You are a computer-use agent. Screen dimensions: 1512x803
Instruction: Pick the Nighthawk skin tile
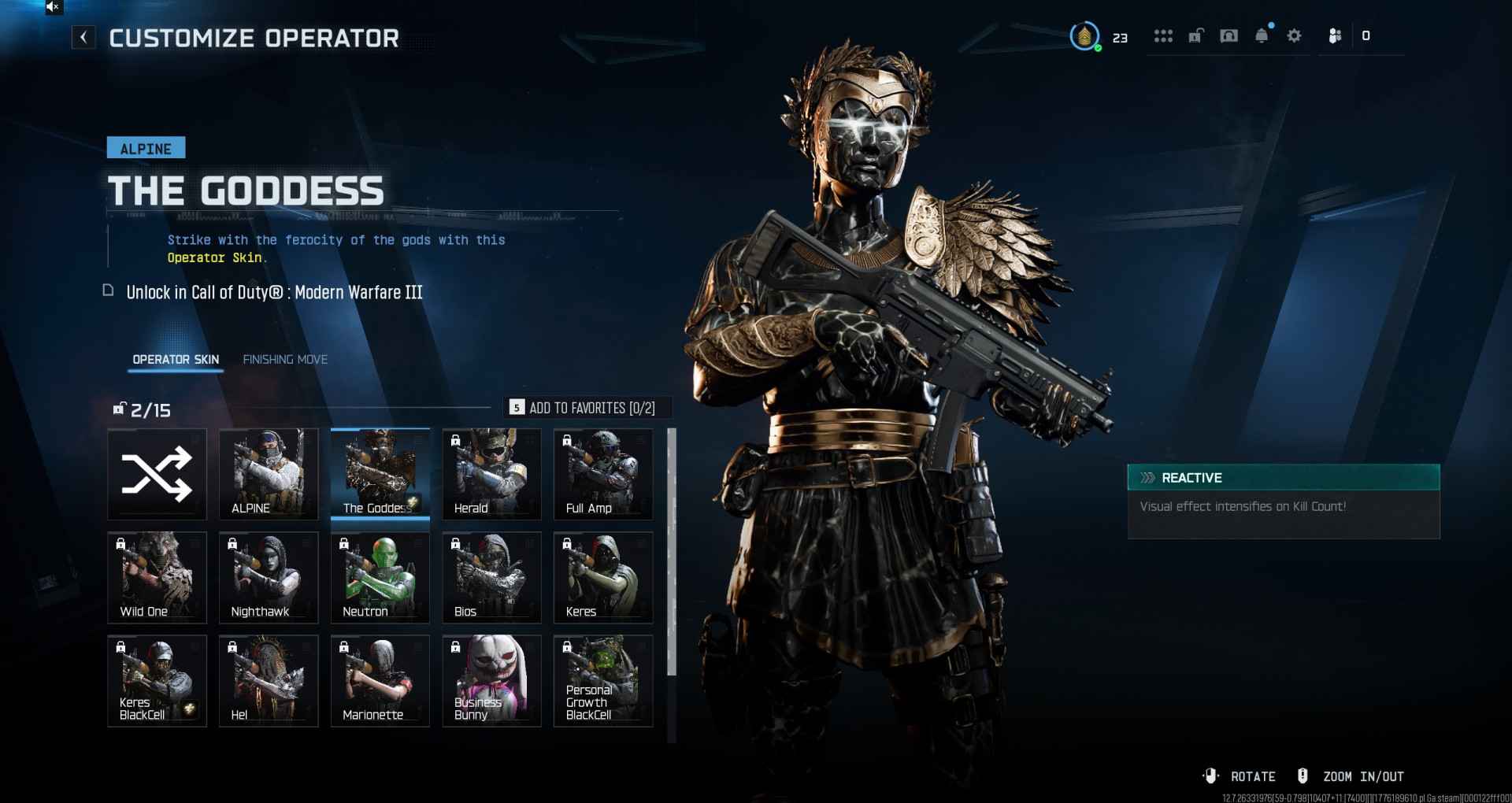269,577
